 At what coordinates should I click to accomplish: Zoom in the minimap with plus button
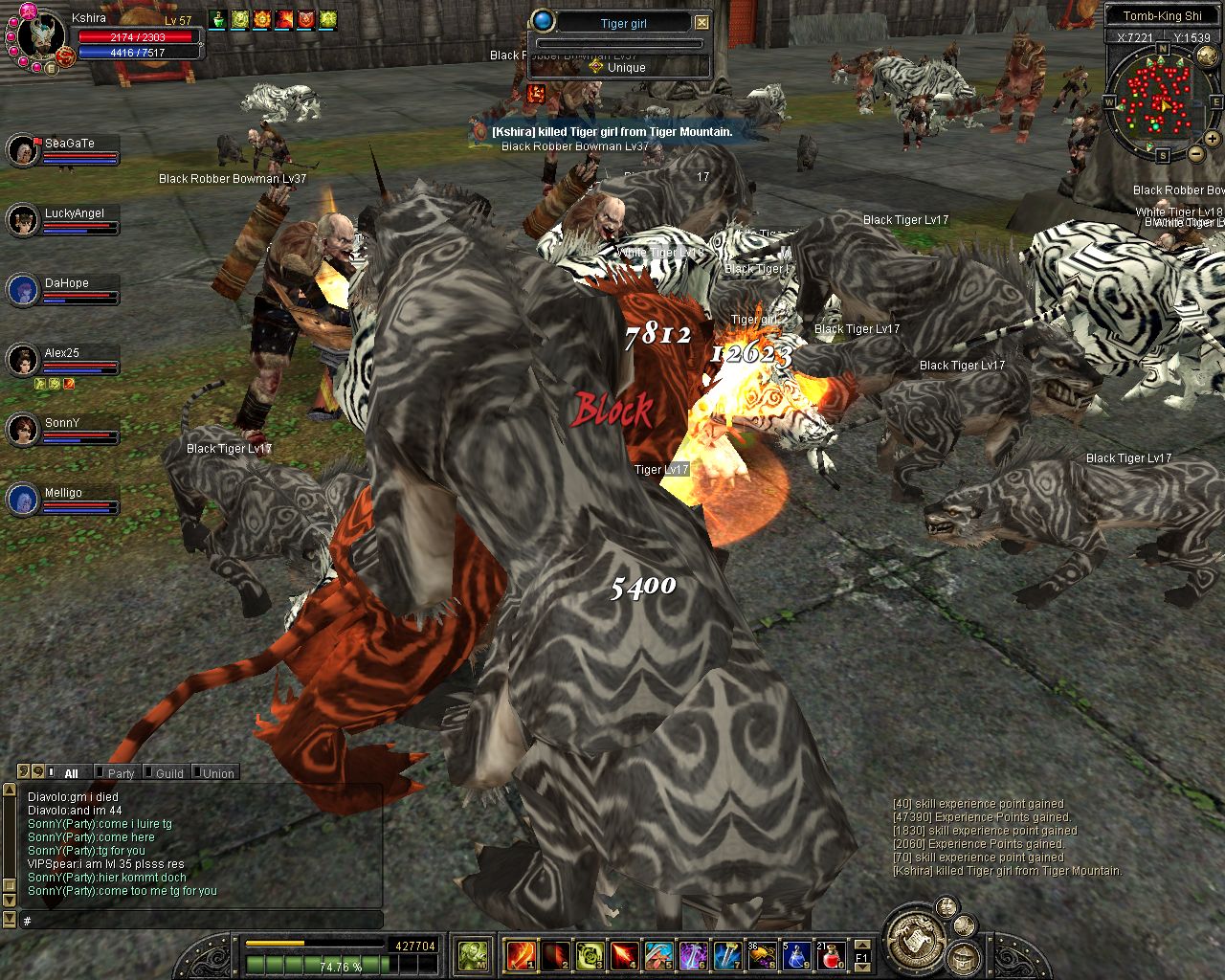point(1213,139)
